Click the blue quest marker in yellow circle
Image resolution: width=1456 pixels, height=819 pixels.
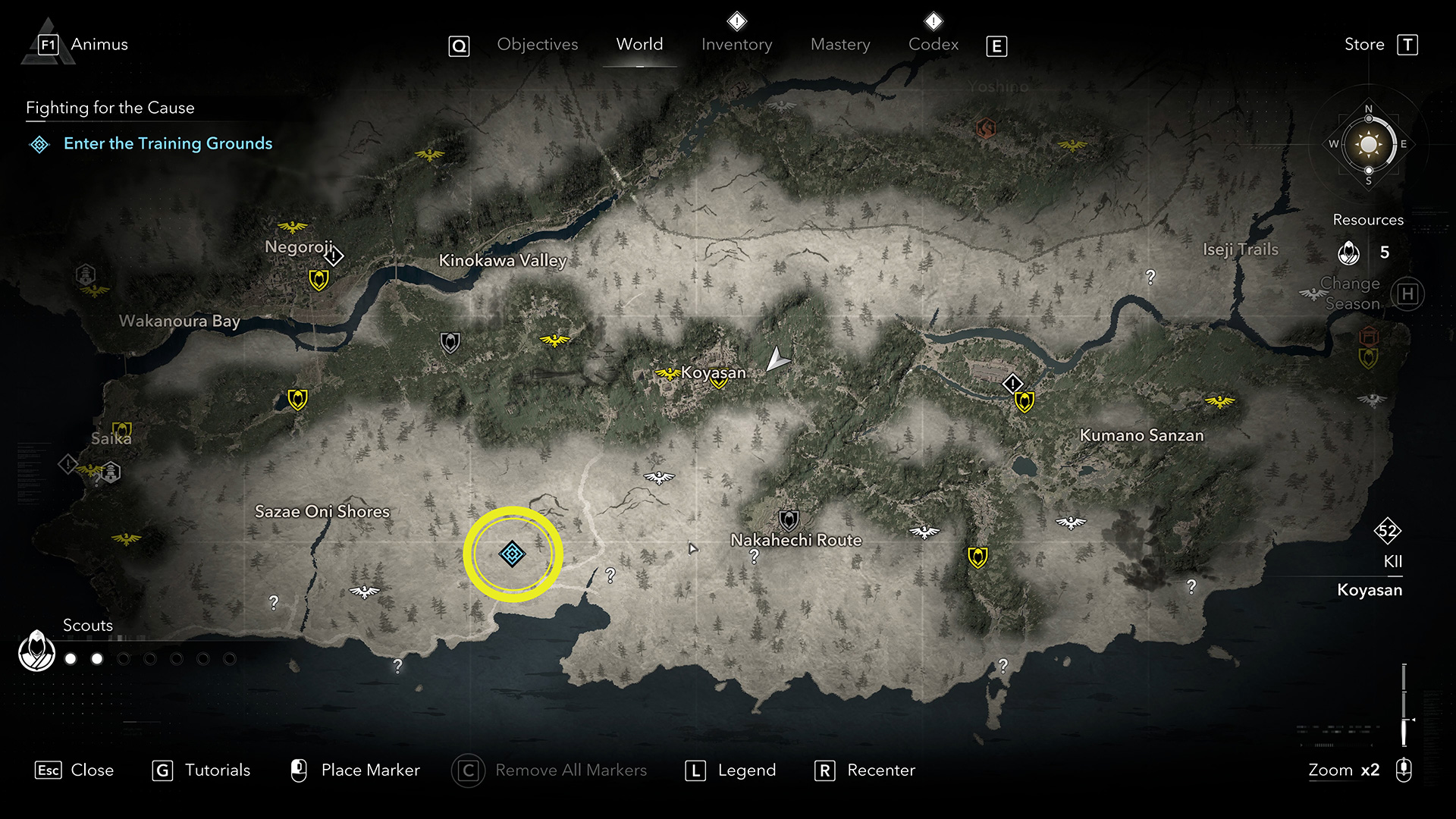(512, 554)
